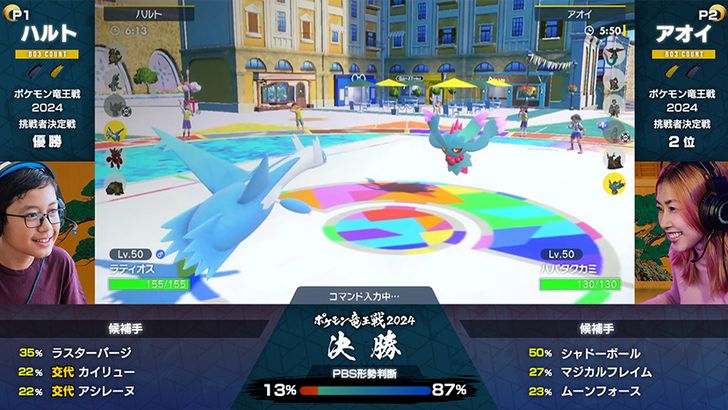
Task: Choose the マジカルフレイム candidate move
Action: tap(604, 372)
